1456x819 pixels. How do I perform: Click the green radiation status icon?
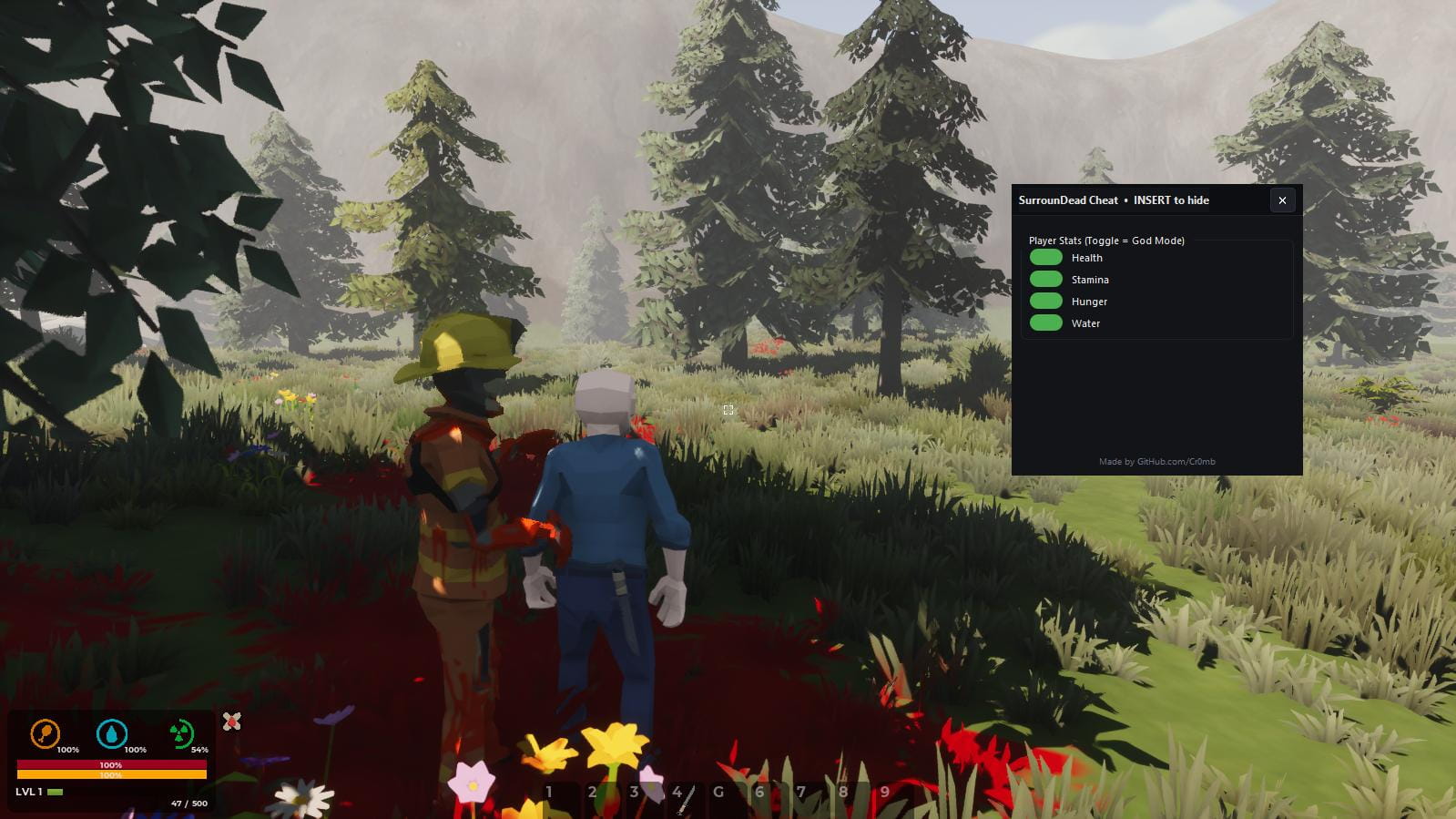(x=180, y=733)
